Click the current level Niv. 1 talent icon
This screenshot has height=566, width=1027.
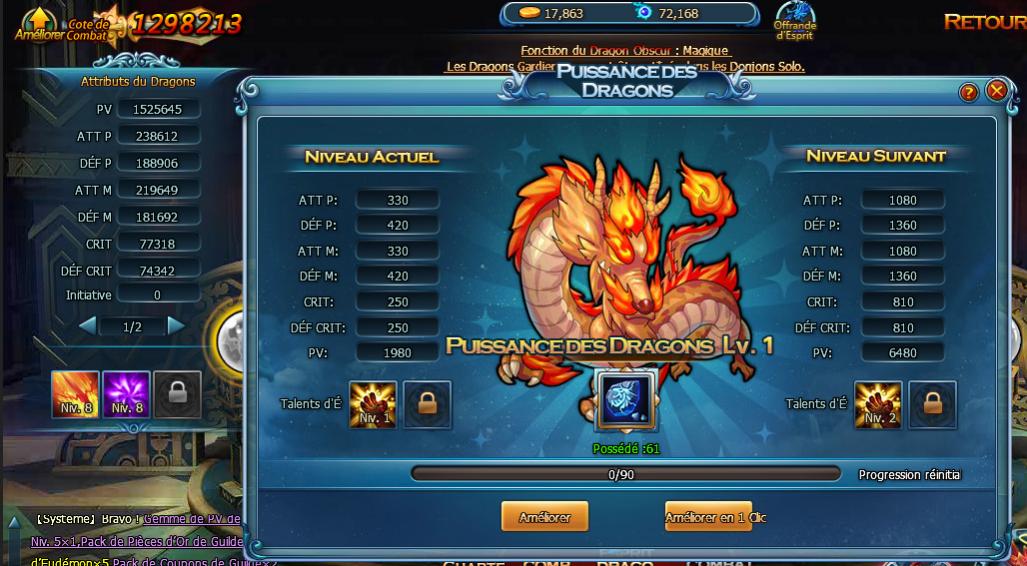373,404
